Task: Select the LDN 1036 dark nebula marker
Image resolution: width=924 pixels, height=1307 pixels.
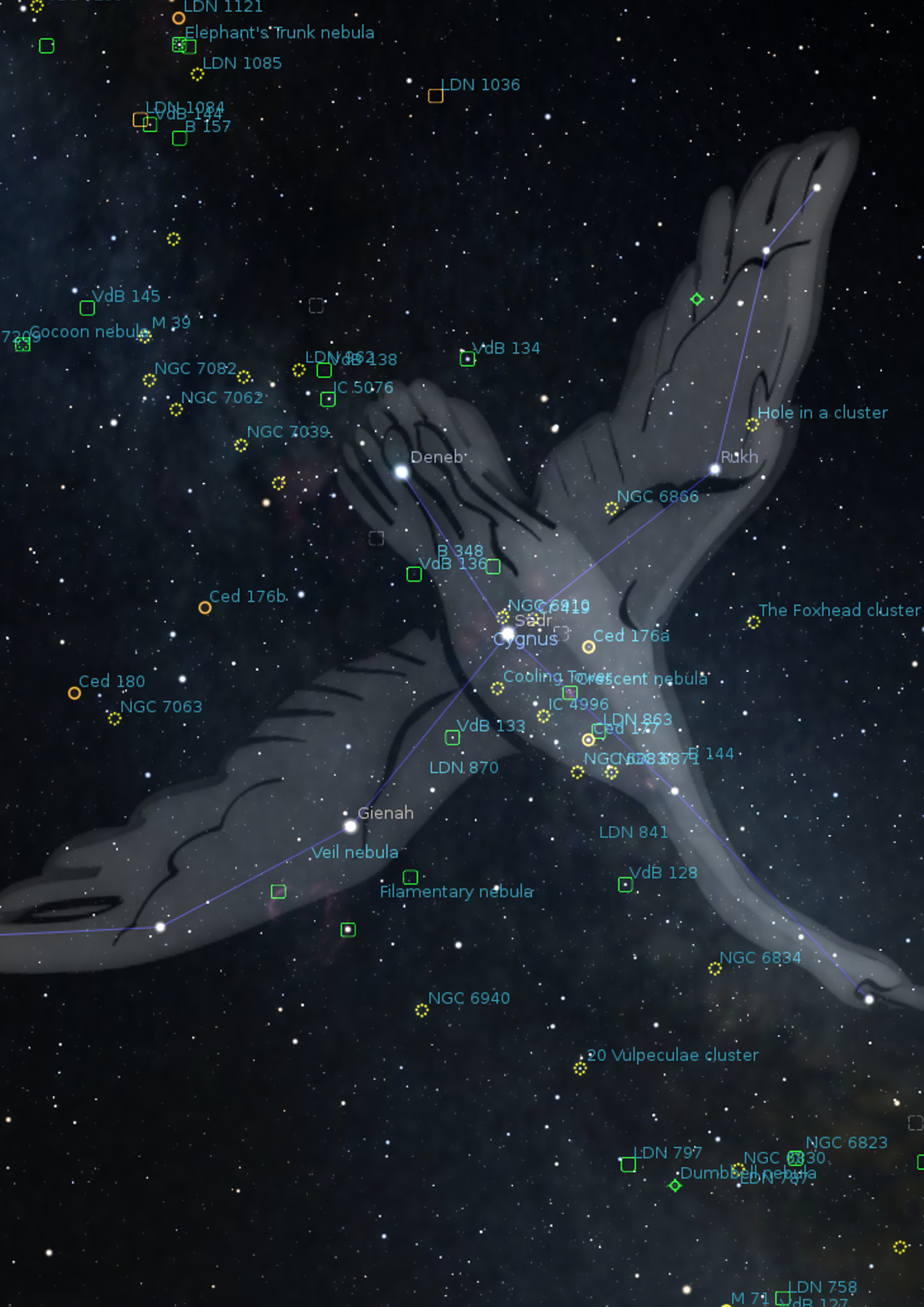Action: pos(436,96)
